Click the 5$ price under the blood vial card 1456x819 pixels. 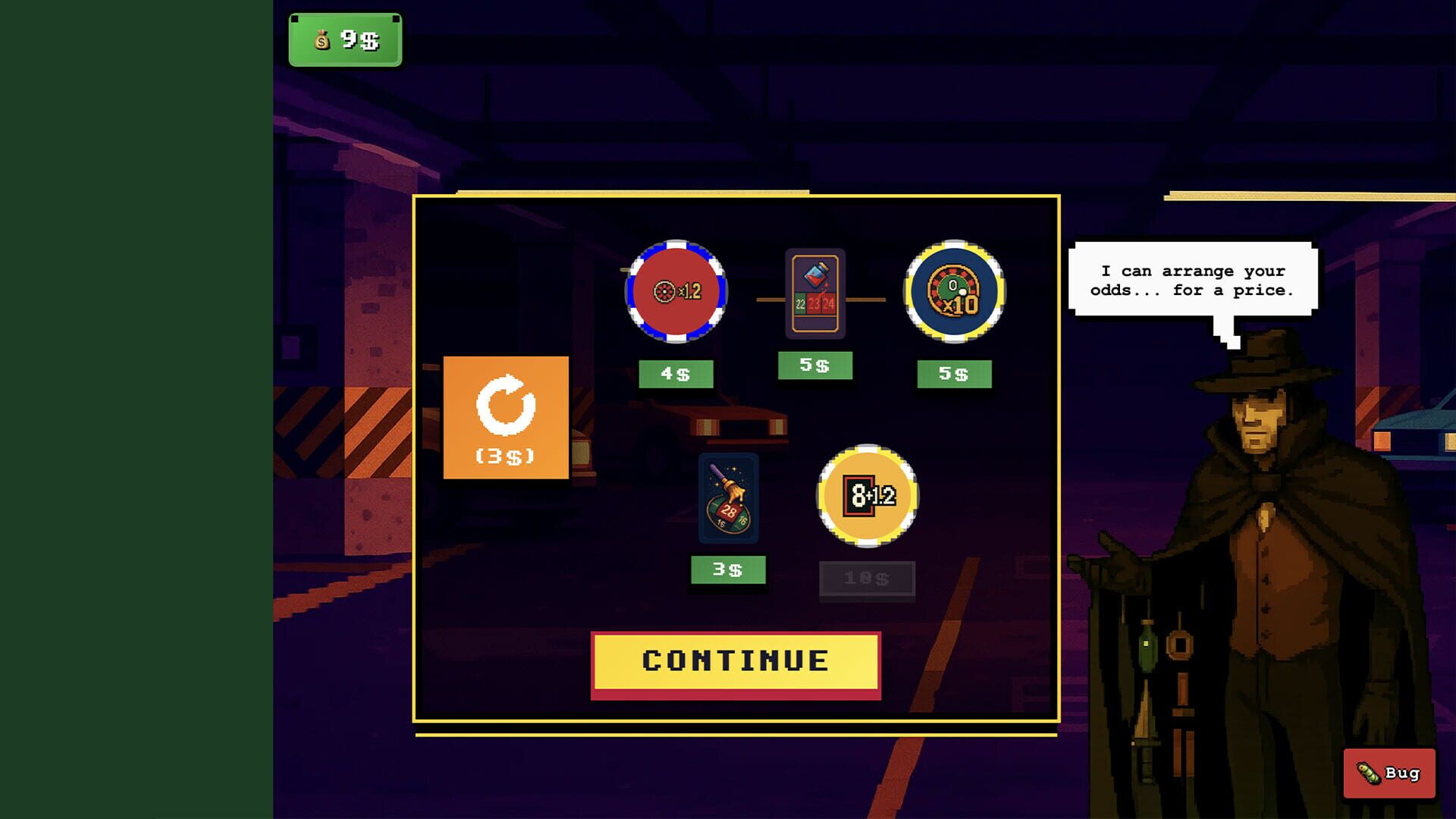tap(815, 366)
